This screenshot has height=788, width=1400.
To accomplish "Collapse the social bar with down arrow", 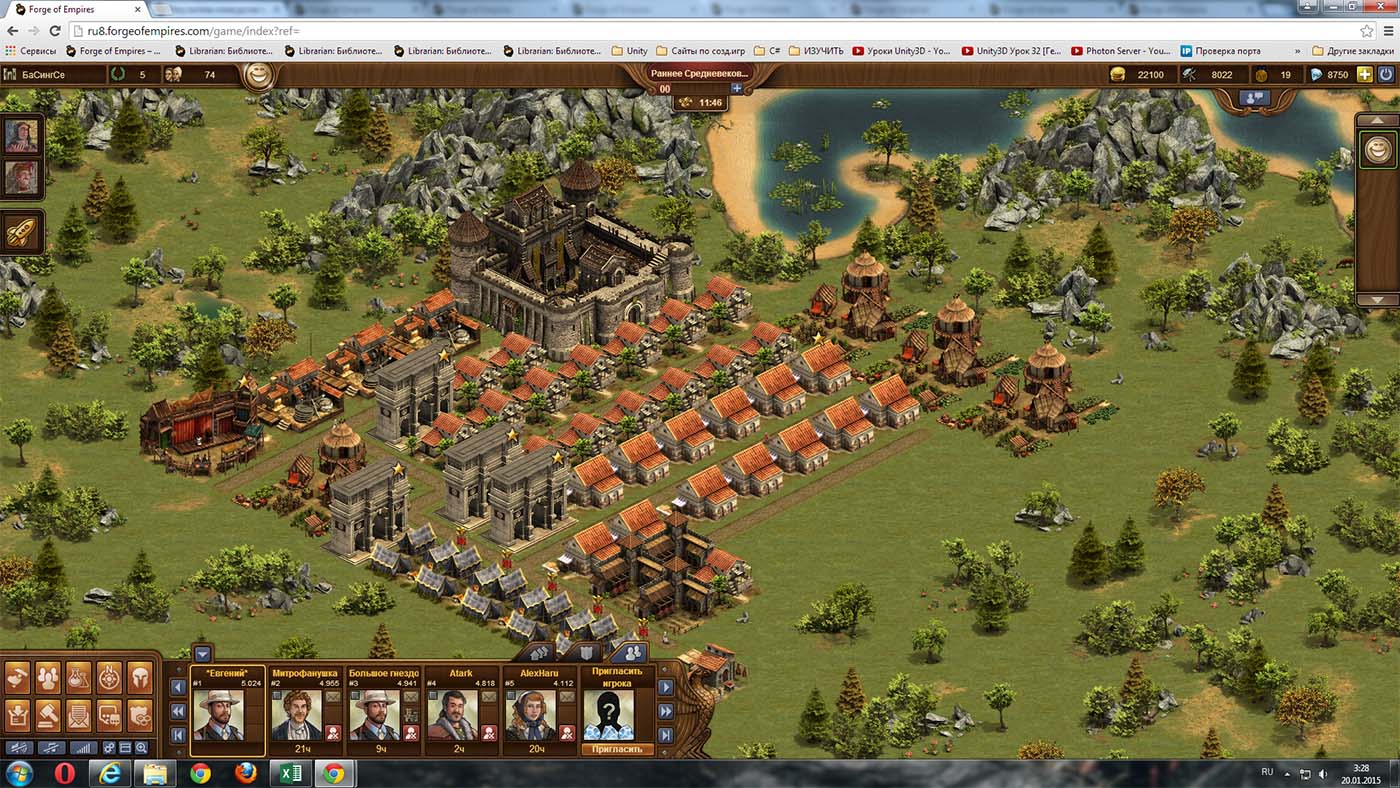I will 203,654.
